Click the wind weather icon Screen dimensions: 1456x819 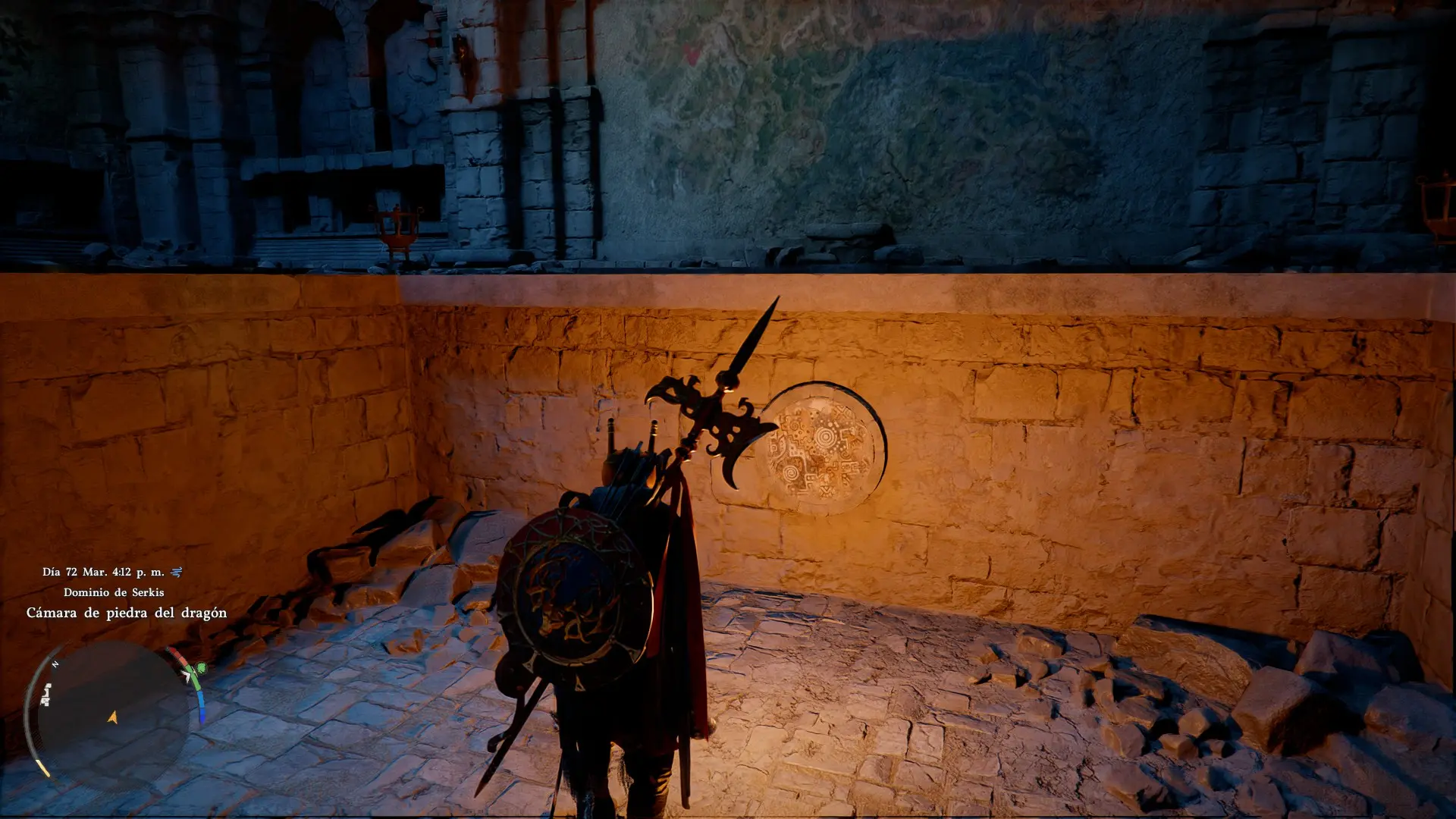coord(177,572)
